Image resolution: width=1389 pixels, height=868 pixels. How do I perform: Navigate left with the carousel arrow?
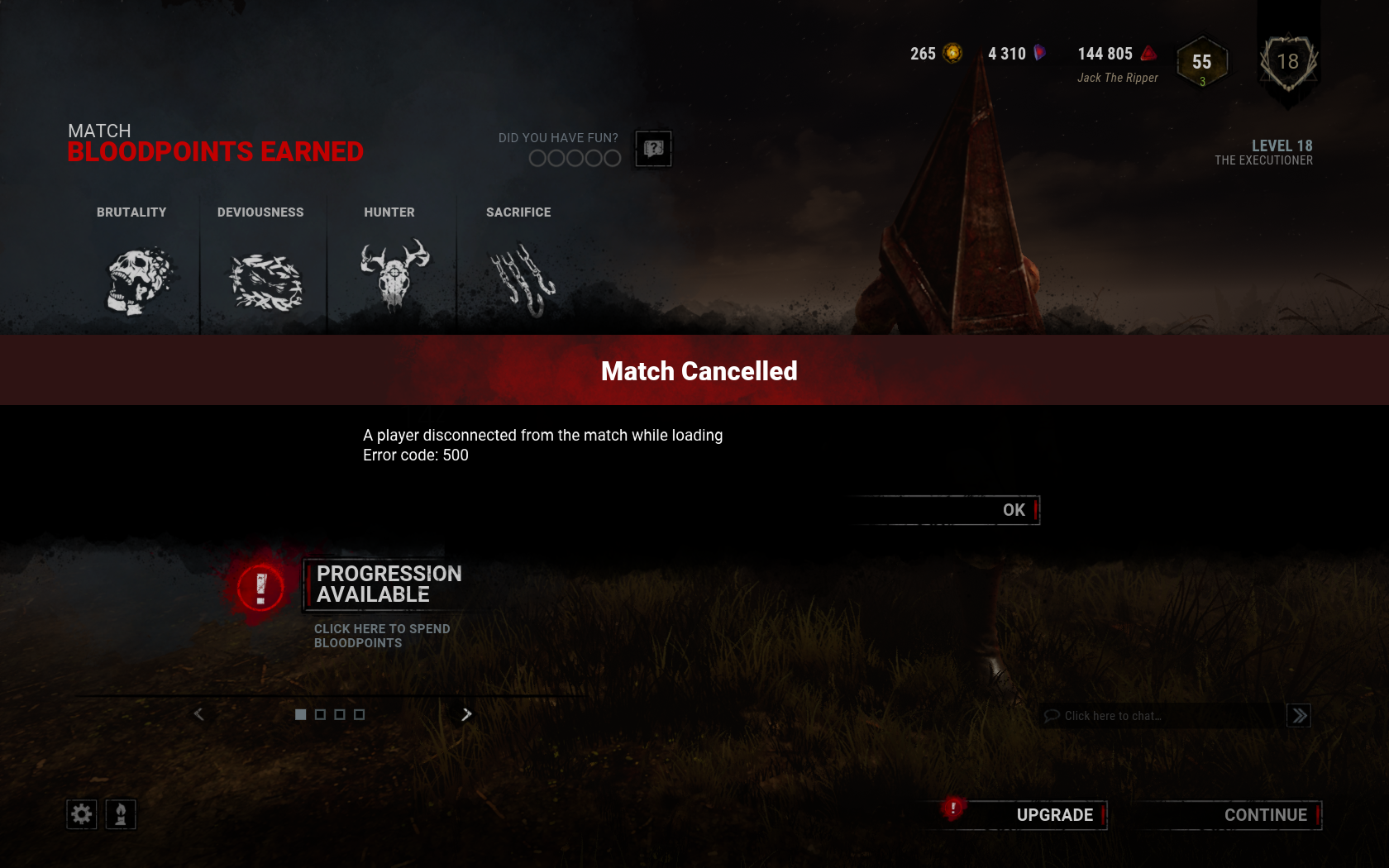(x=198, y=714)
